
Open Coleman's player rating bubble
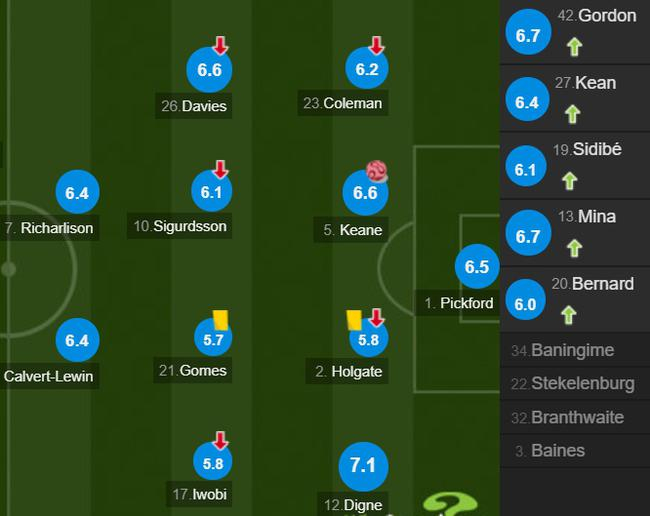point(366,70)
